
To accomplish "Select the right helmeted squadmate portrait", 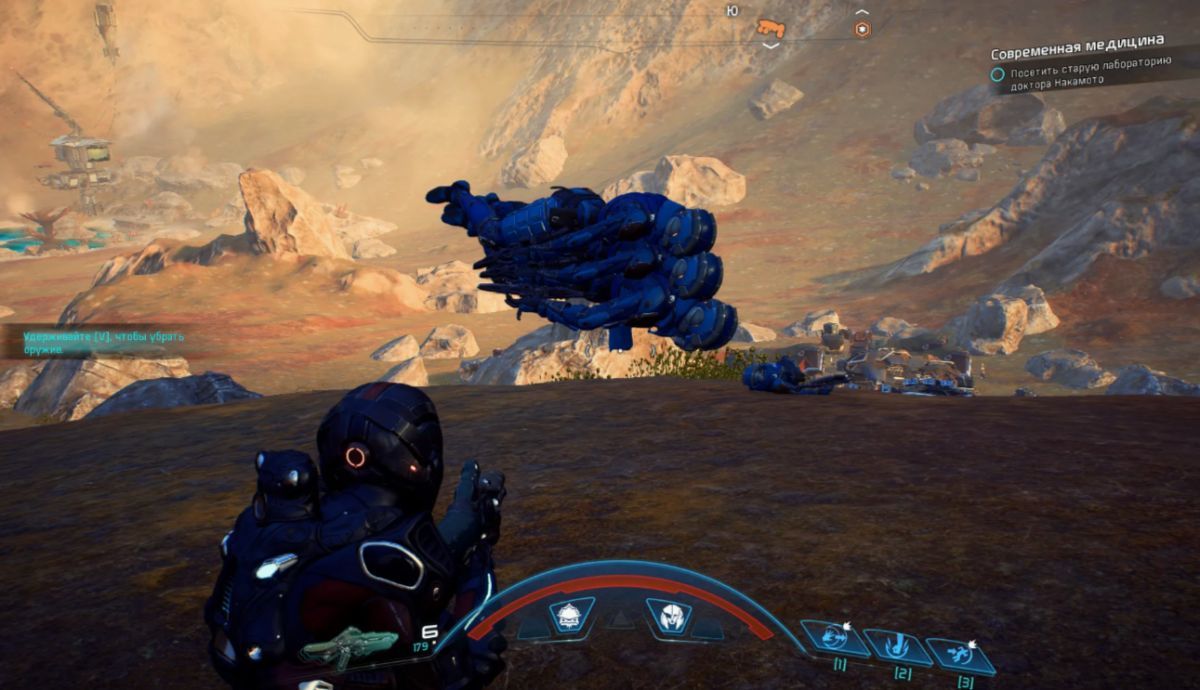I will point(669,615).
